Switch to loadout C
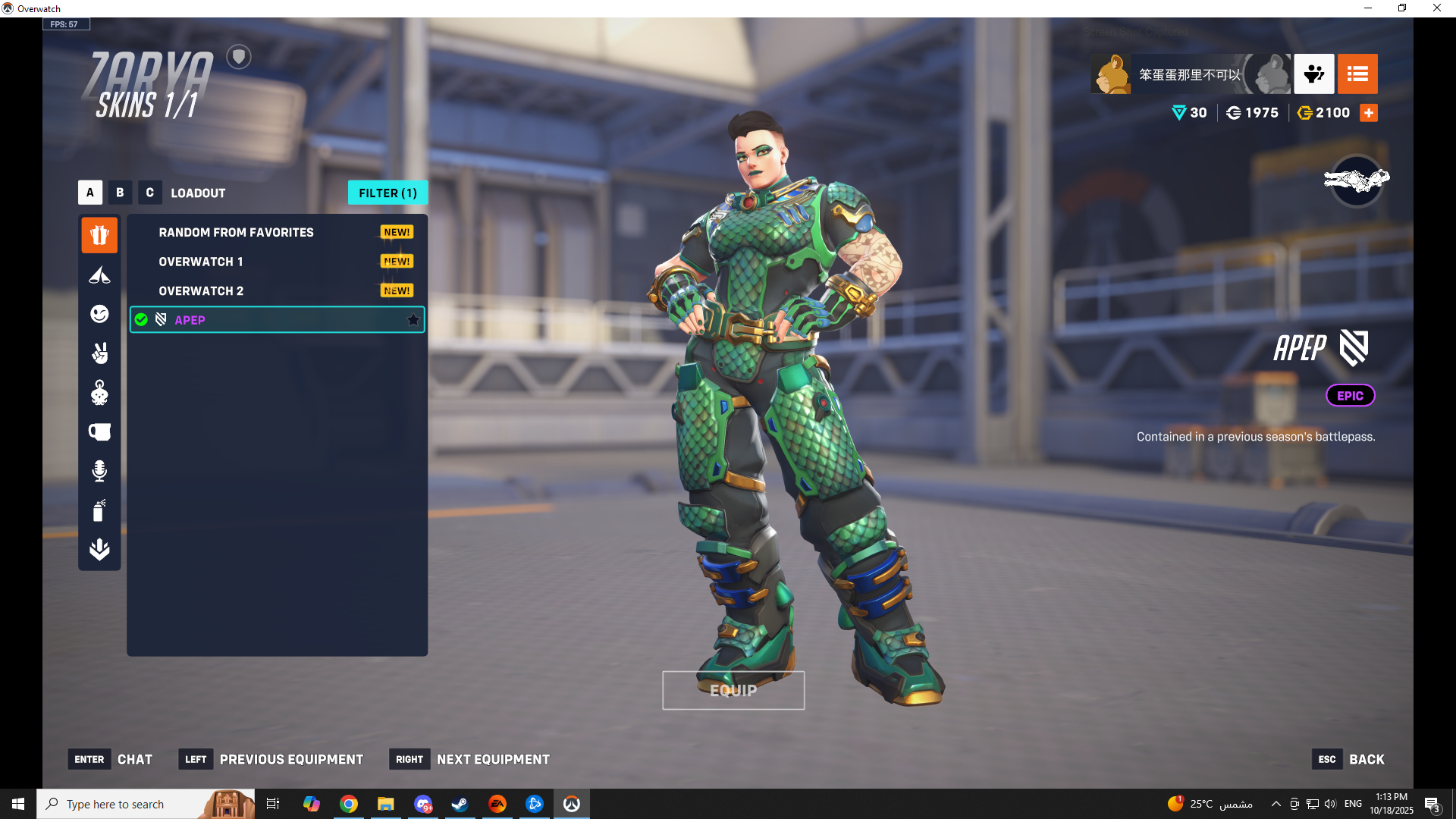 [149, 193]
